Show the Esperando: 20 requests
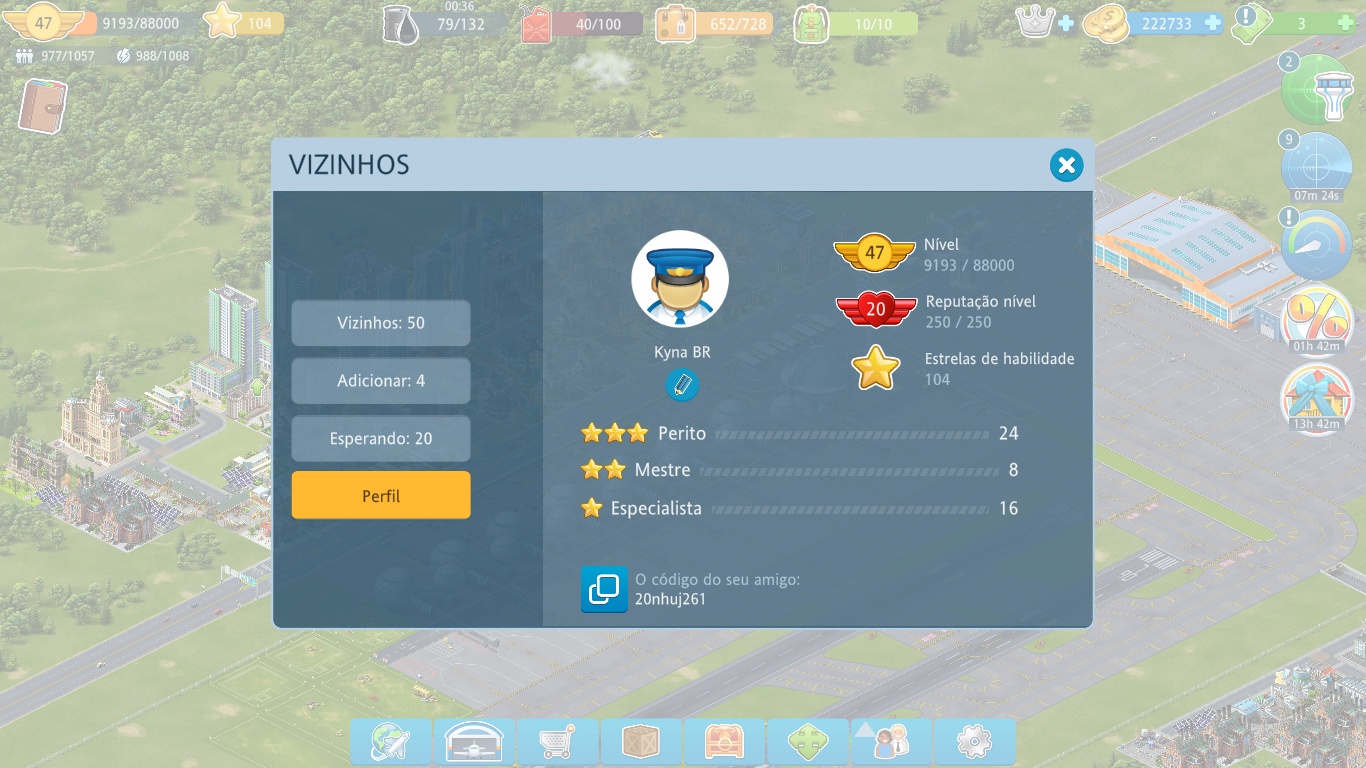 click(381, 439)
